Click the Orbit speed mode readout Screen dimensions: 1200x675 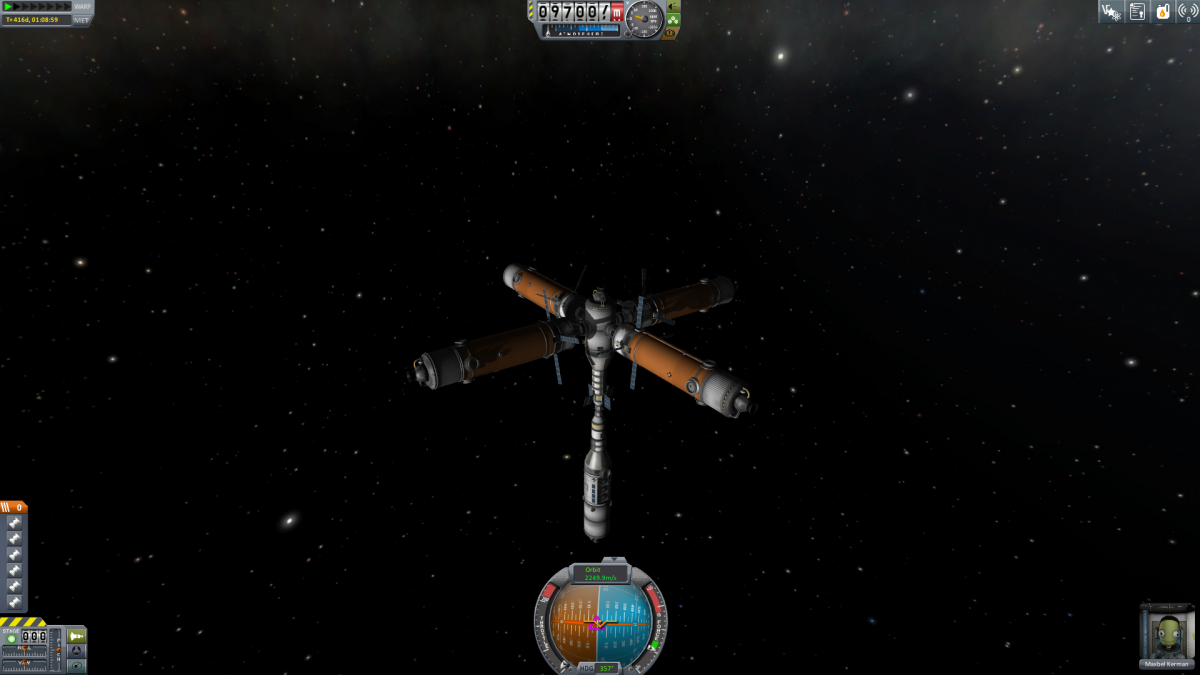(x=600, y=574)
